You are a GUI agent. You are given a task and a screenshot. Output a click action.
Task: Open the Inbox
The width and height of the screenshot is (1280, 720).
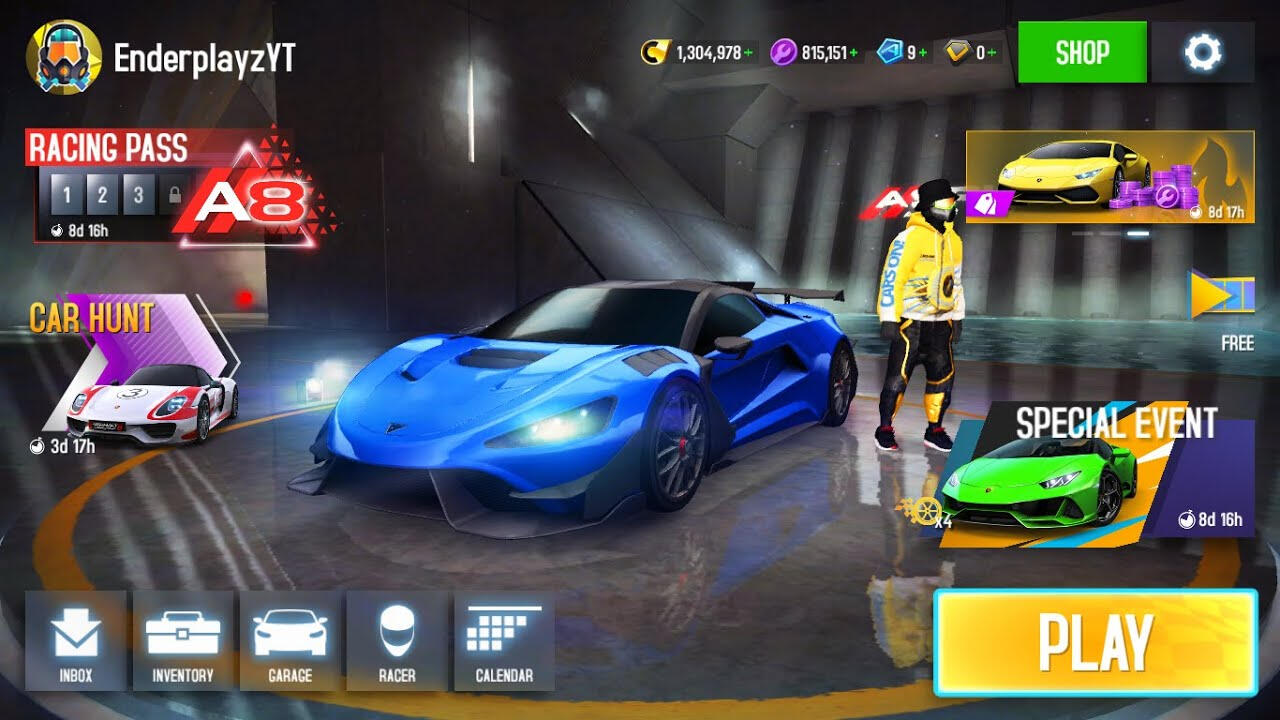(x=76, y=640)
